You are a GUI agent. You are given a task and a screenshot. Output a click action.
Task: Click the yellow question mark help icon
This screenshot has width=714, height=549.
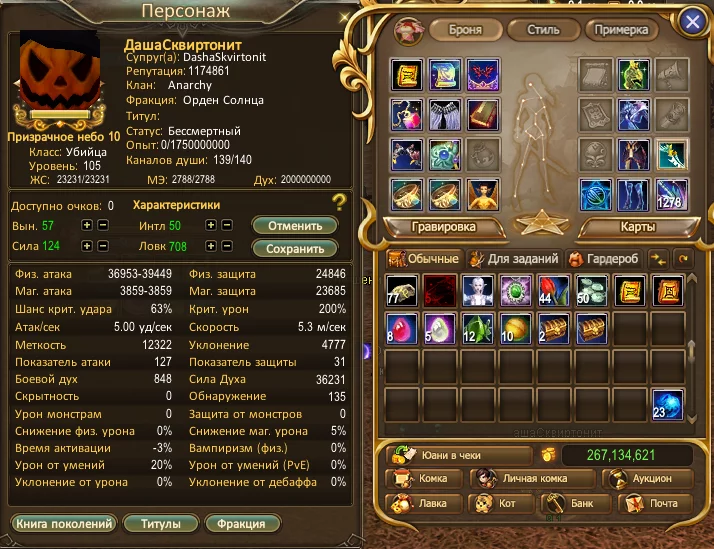[340, 204]
